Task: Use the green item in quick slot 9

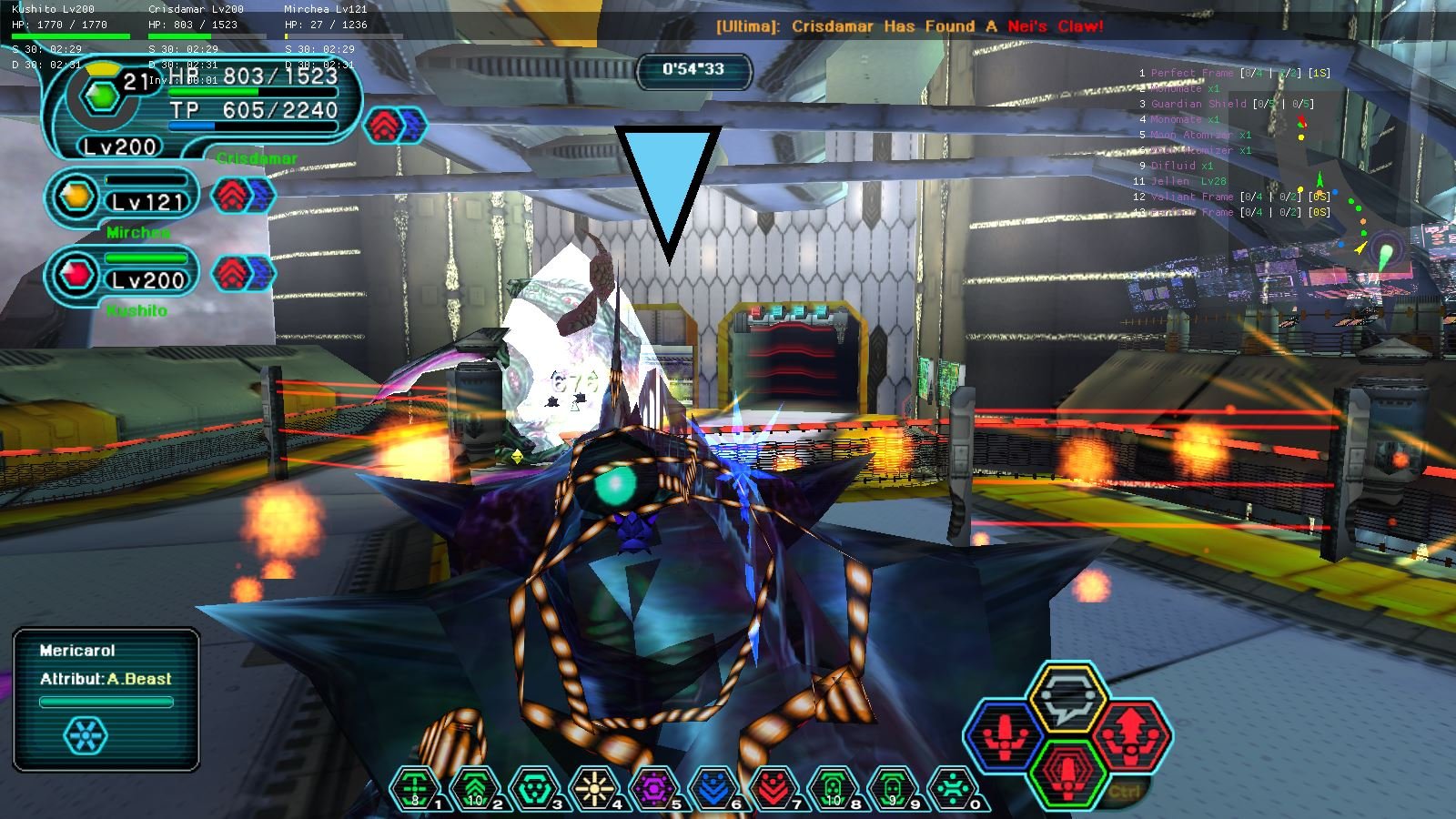Action: [893, 788]
